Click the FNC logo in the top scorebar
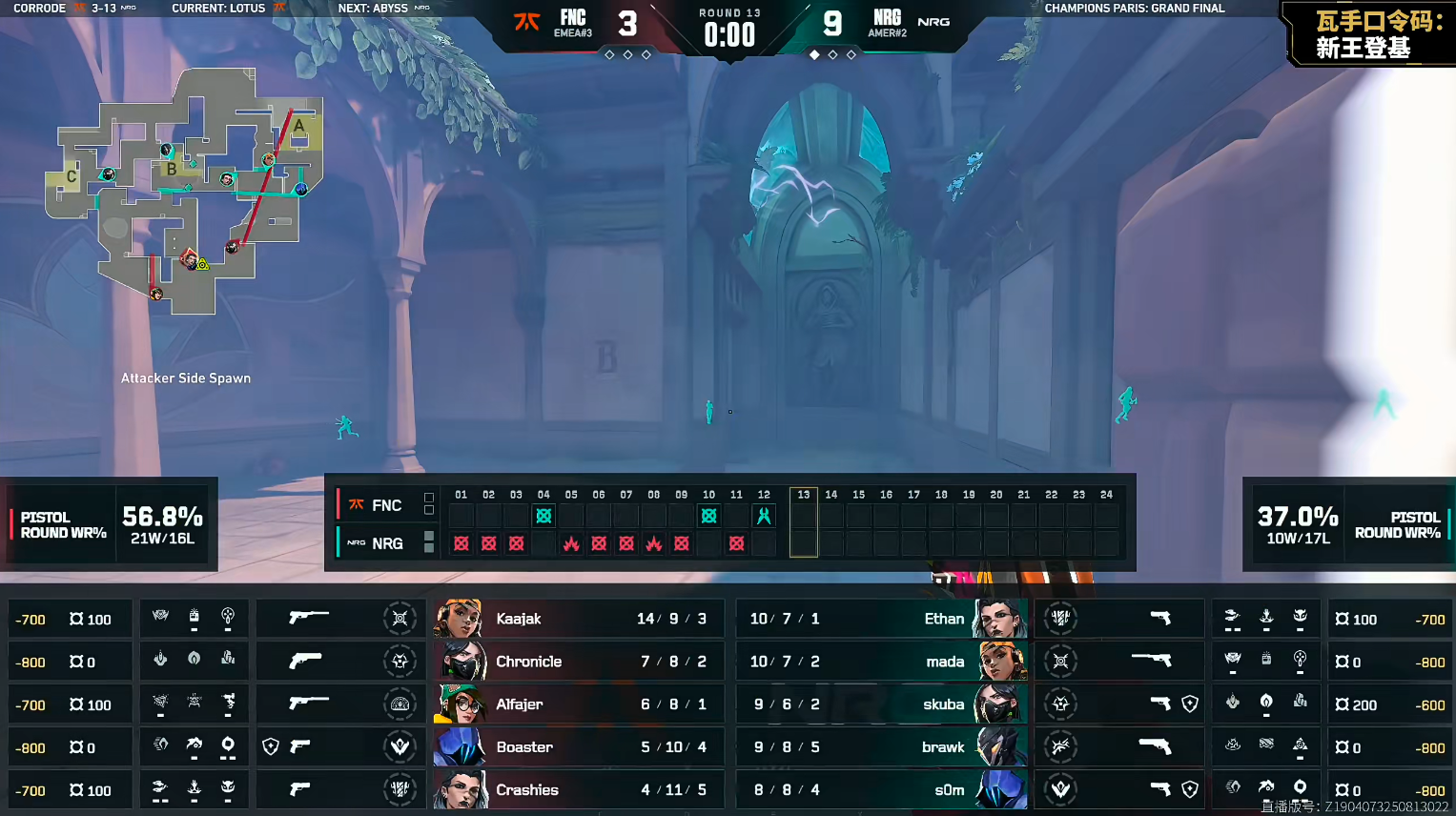 pyautogui.click(x=527, y=22)
